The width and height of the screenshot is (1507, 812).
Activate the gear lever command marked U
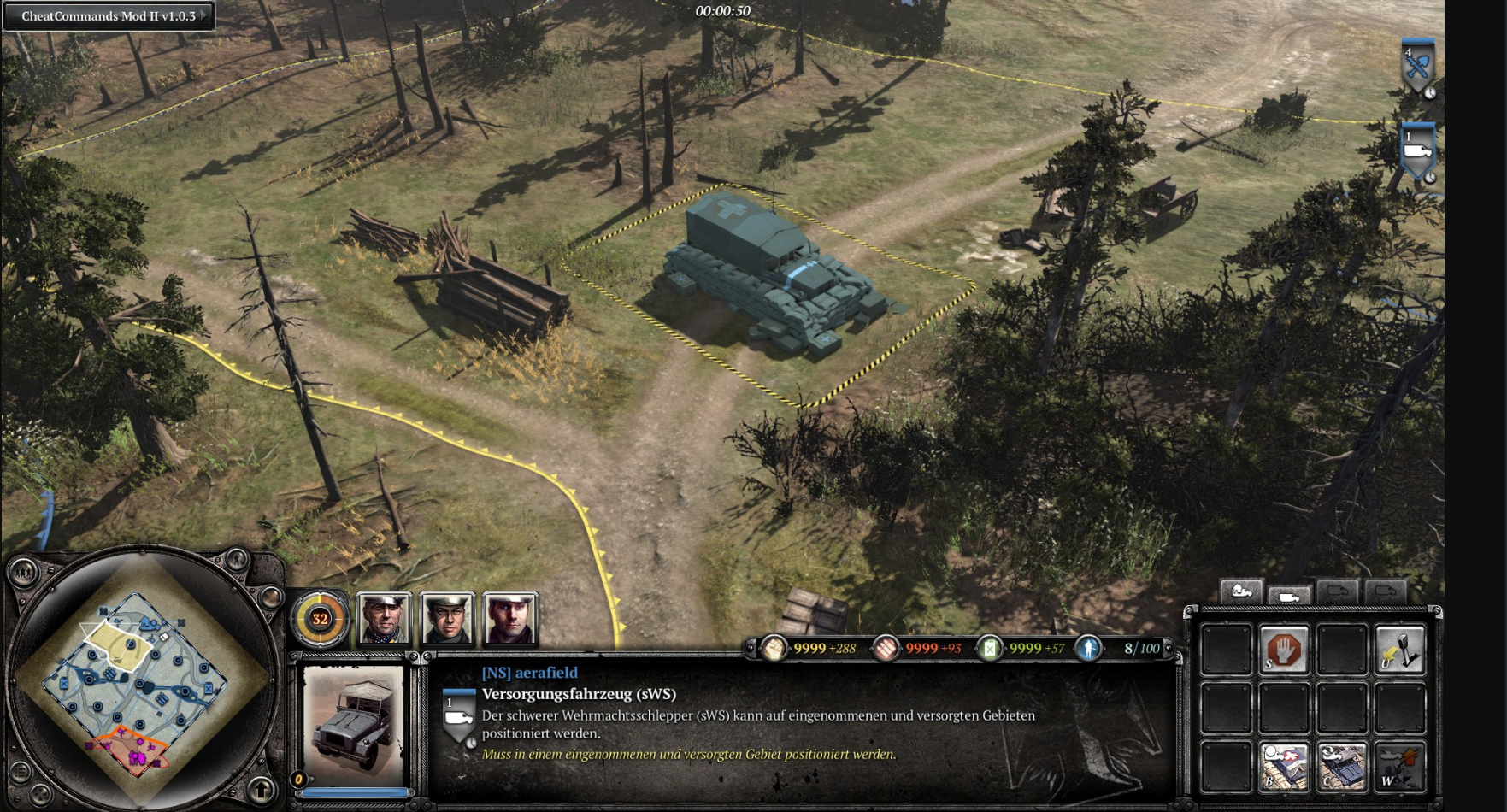point(1399,650)
